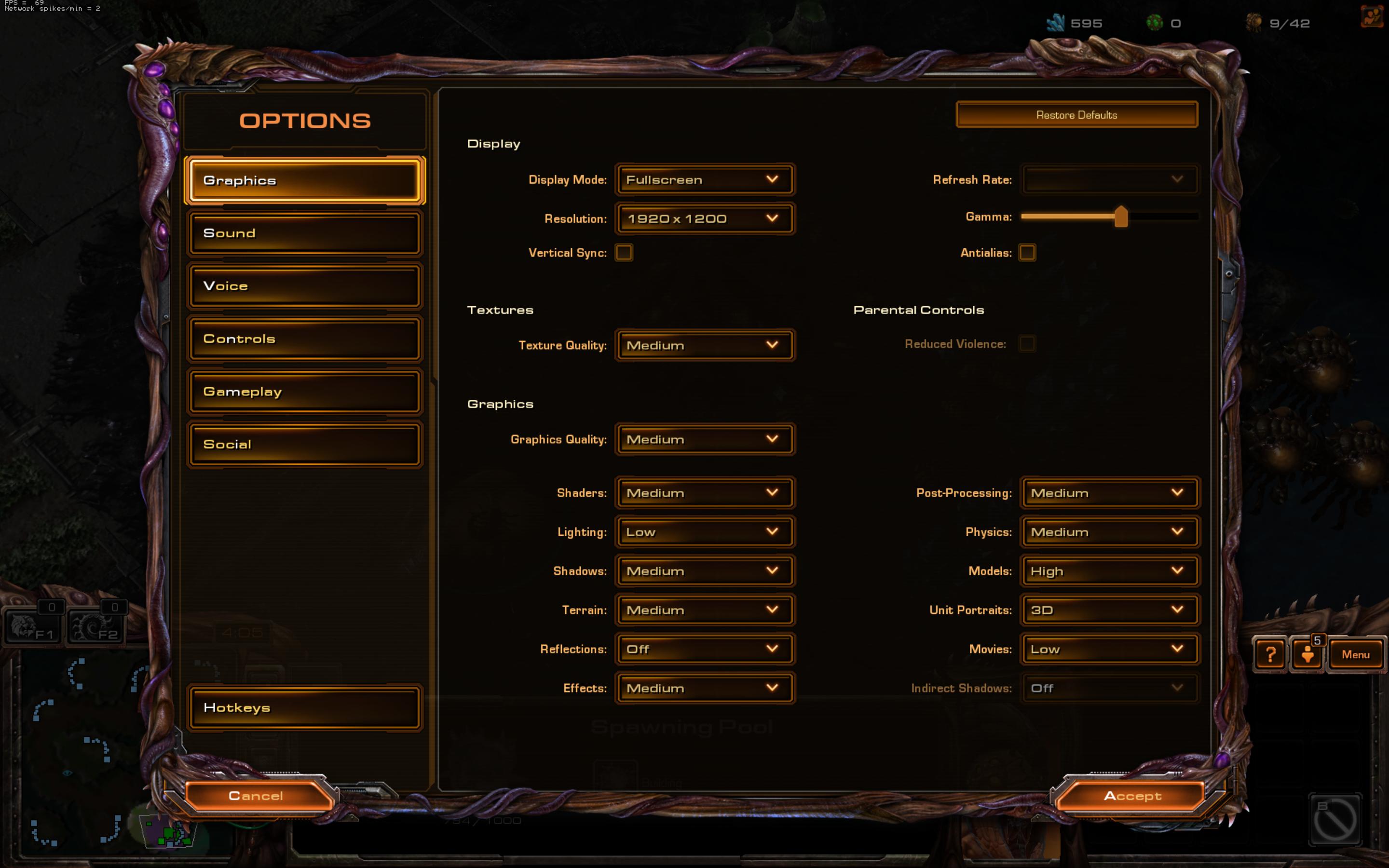Show the Gameplay options

coord(304,392)
